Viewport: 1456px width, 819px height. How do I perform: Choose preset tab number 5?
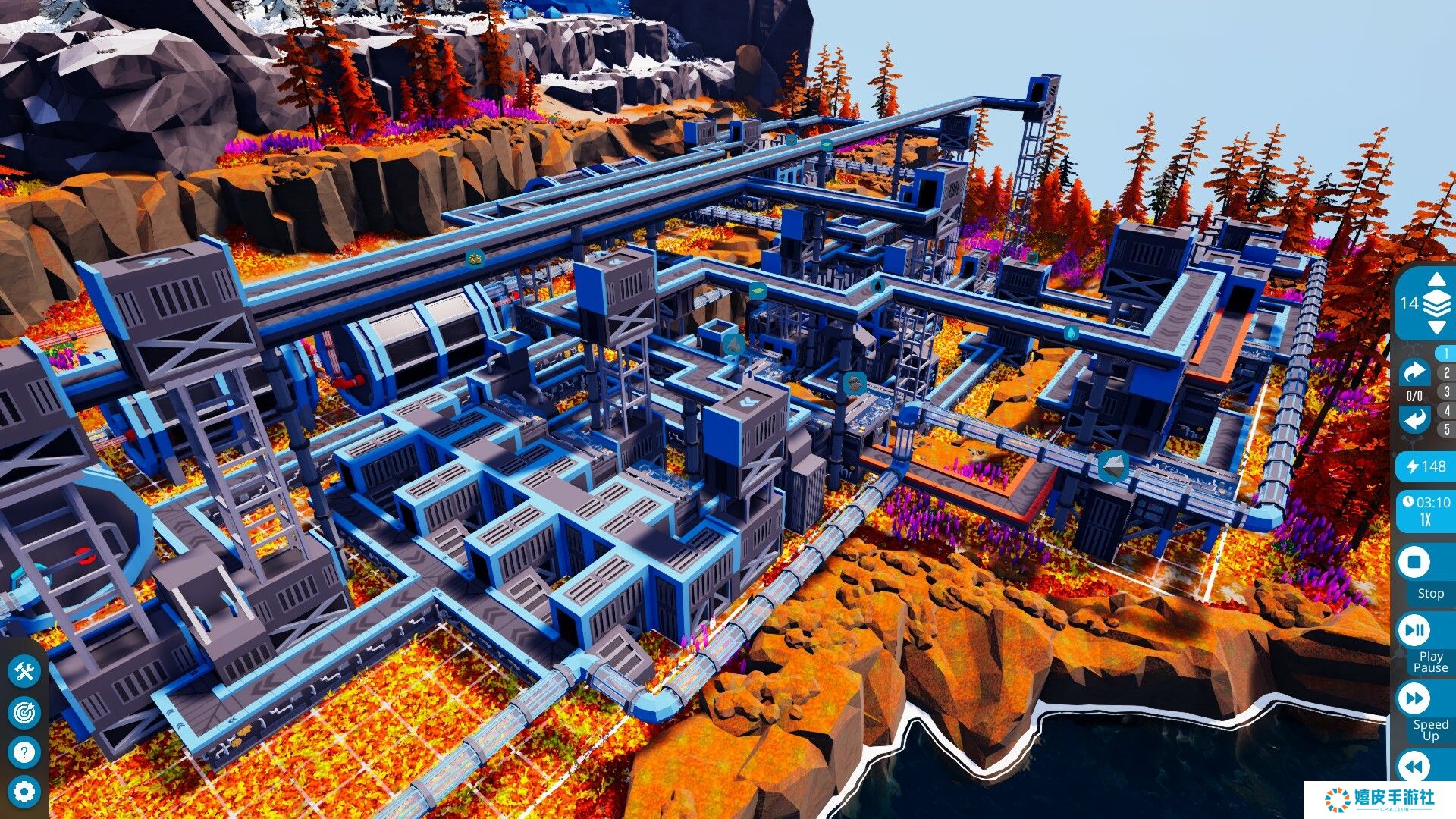click(1446, 429)
